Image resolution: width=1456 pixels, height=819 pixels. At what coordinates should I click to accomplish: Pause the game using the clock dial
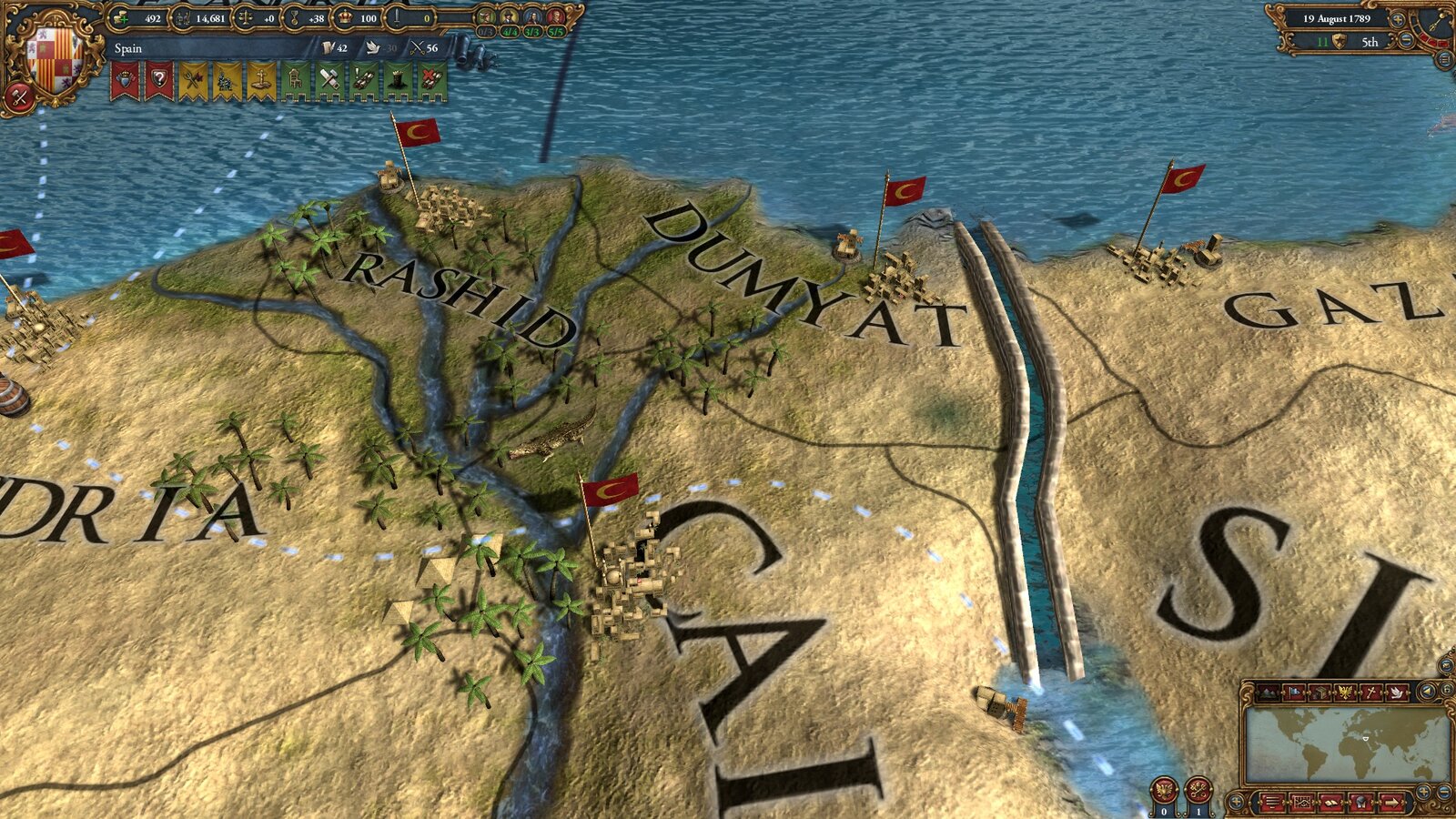pos(1435,23)
